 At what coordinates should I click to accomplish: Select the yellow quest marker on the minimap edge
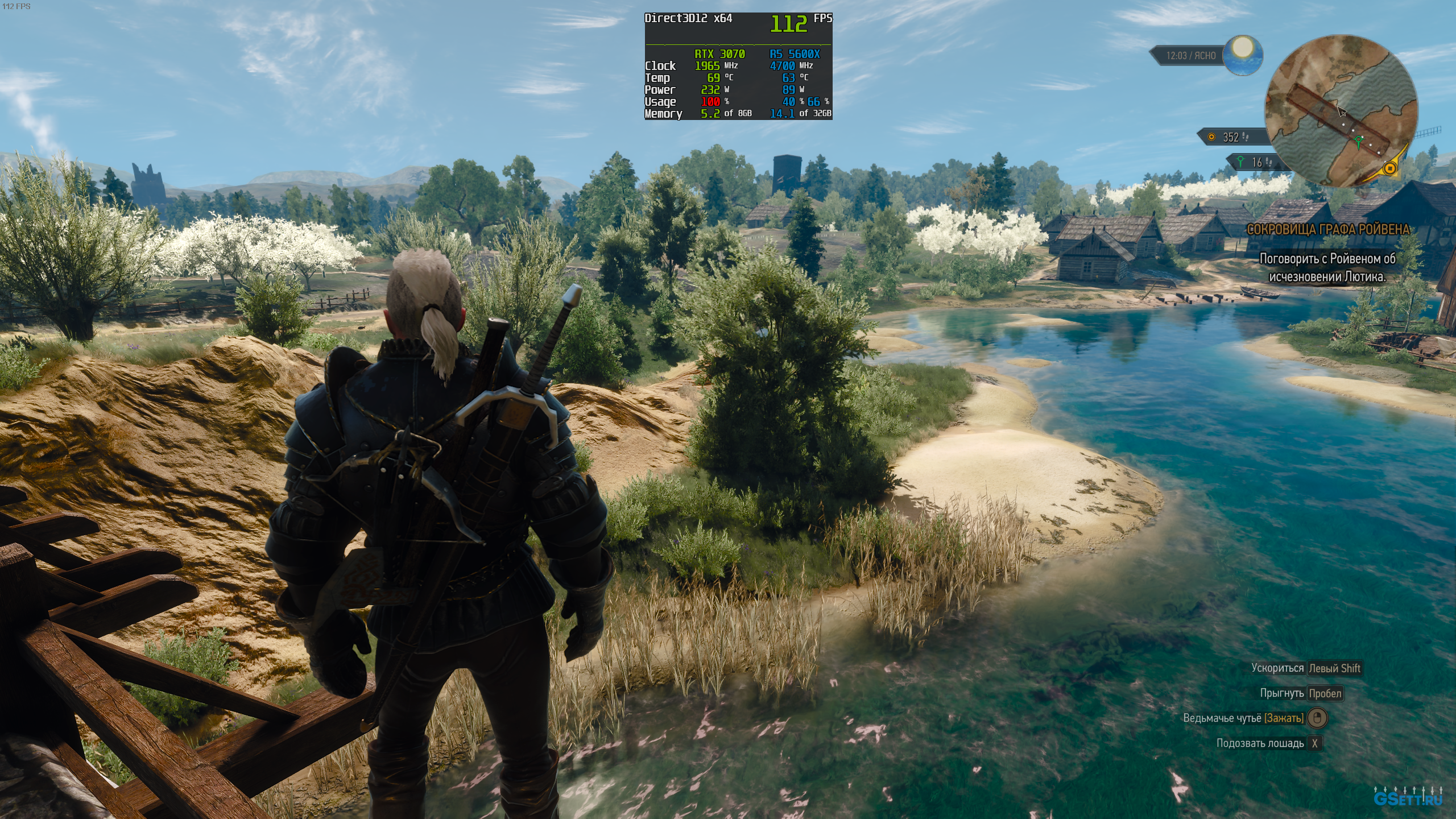[1391, 168]
